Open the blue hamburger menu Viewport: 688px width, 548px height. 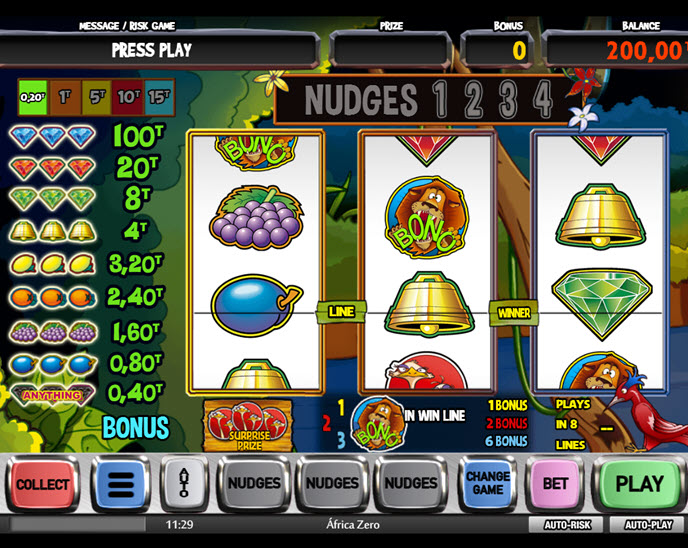[120, 484]
